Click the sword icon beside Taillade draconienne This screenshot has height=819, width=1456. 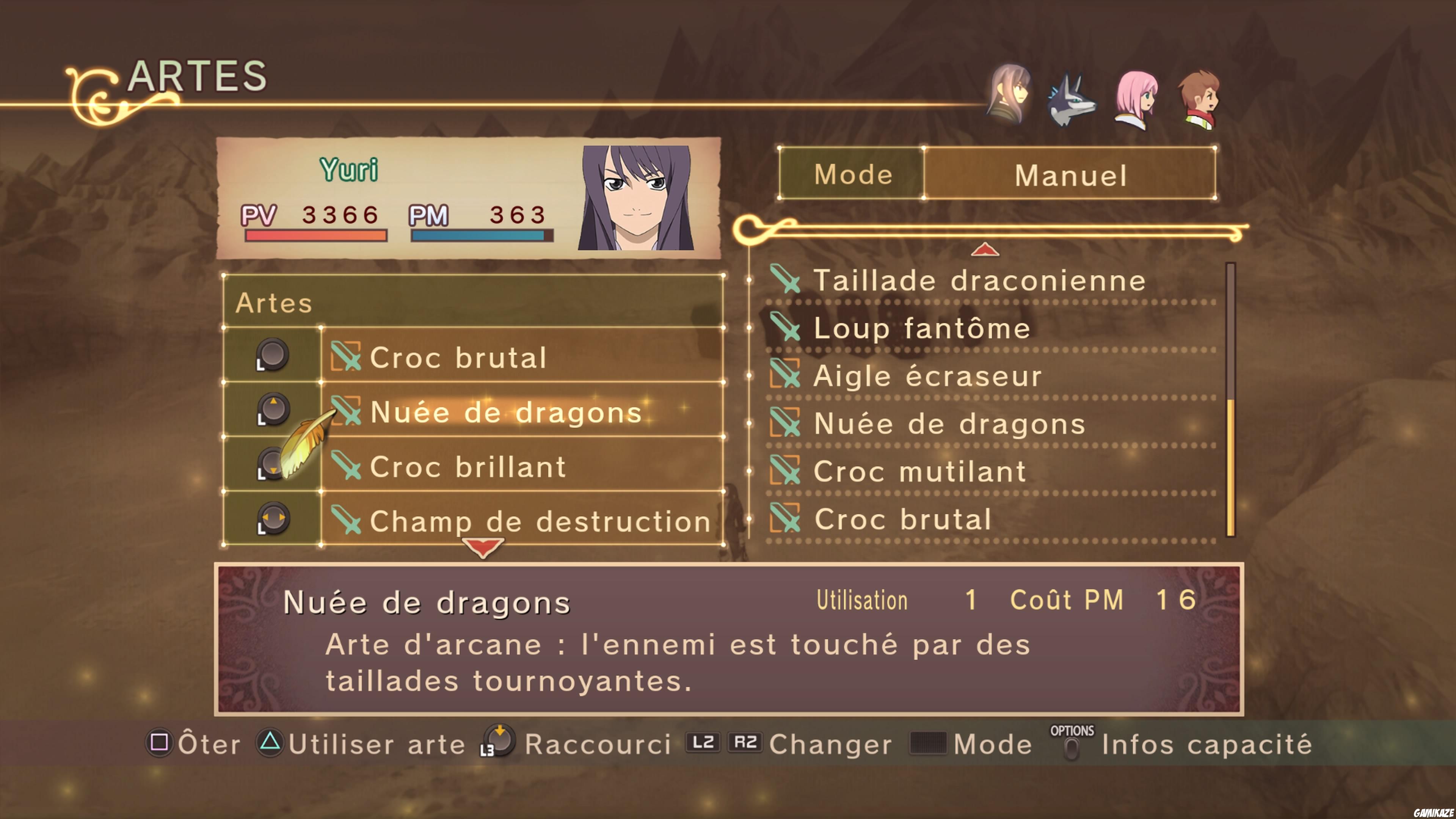(x=786, y=280)
